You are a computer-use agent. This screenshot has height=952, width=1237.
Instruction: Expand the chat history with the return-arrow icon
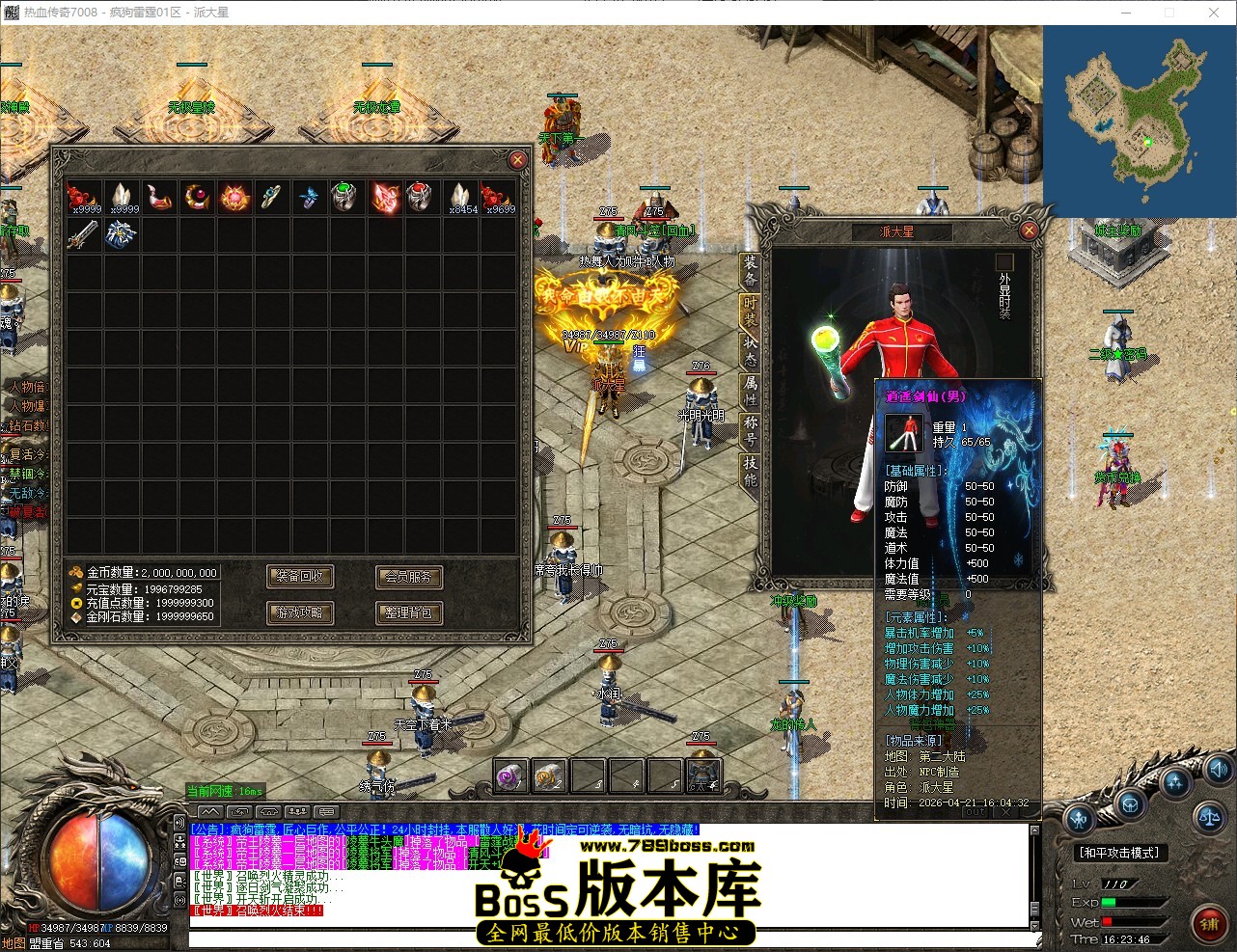point(237,813)
